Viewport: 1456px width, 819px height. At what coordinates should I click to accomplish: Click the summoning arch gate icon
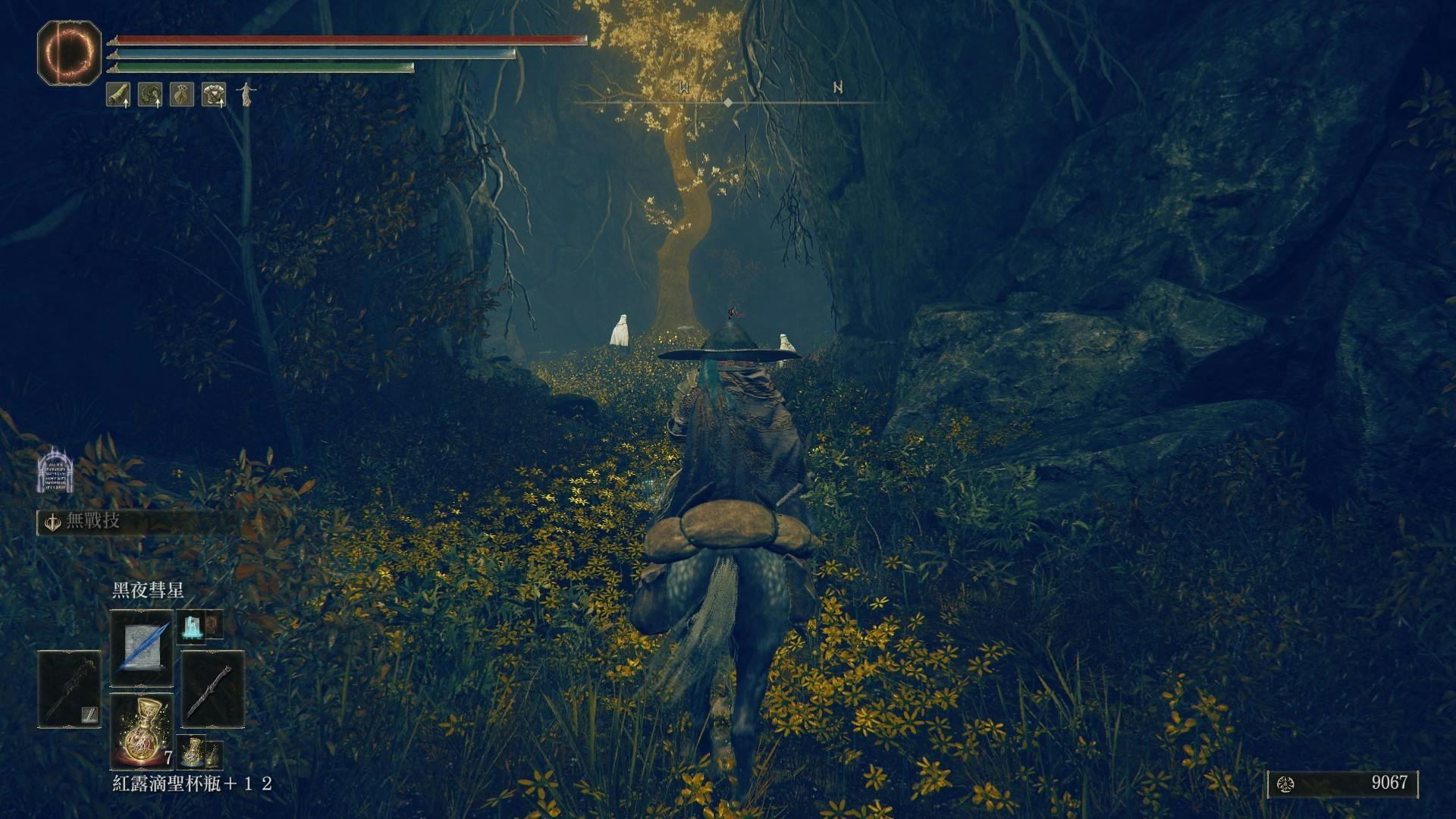click(x=55, y=470)
